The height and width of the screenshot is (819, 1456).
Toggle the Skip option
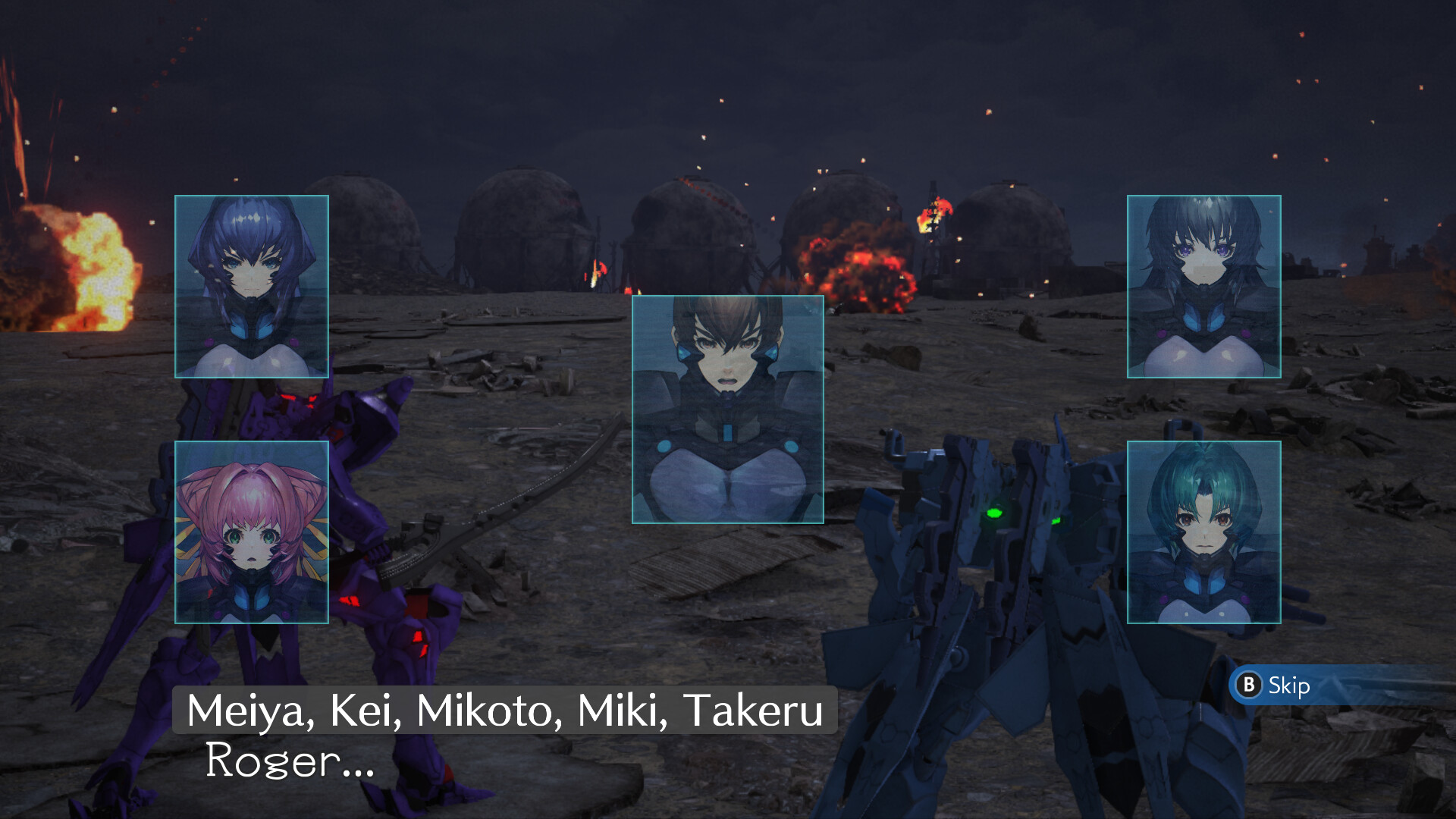click(x=1289, y=686)
